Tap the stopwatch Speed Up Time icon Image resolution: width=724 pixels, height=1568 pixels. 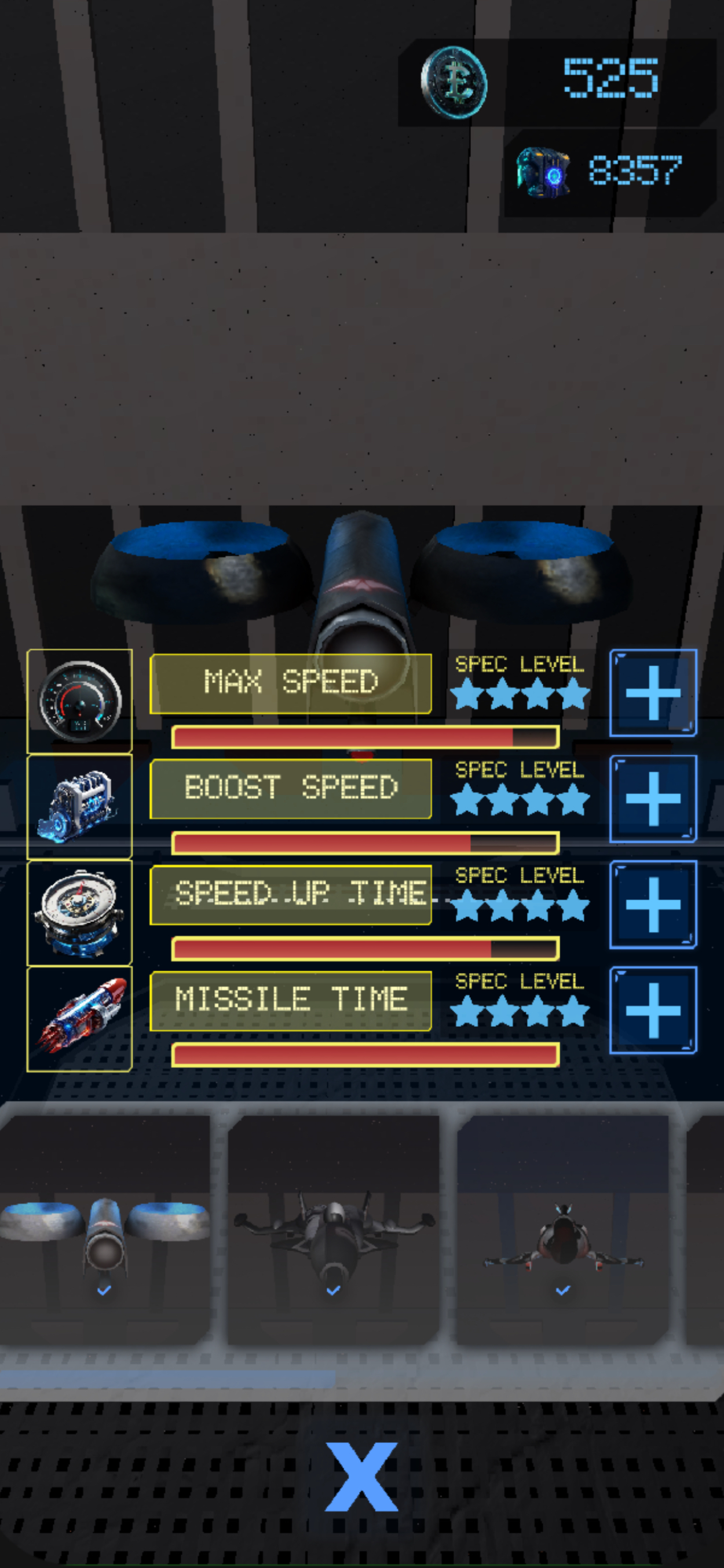pyautogui.click(x=80, y=912)
